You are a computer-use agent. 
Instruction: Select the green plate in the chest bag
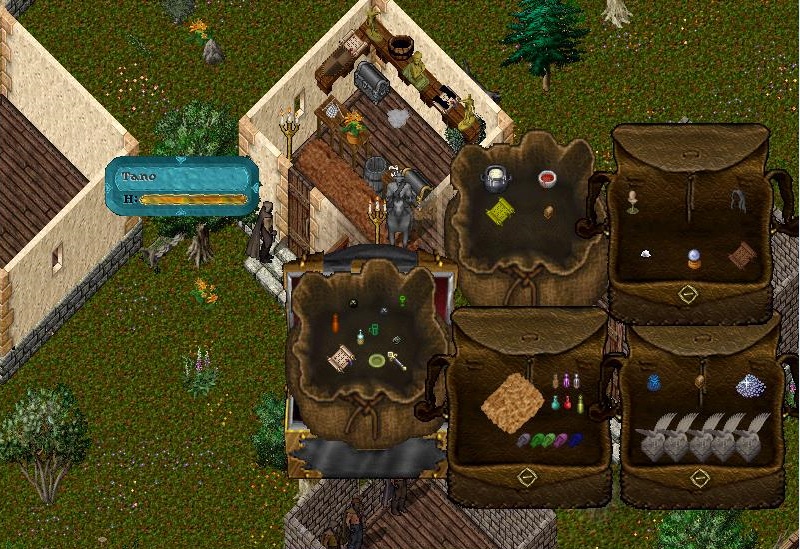tap(377, 361)
